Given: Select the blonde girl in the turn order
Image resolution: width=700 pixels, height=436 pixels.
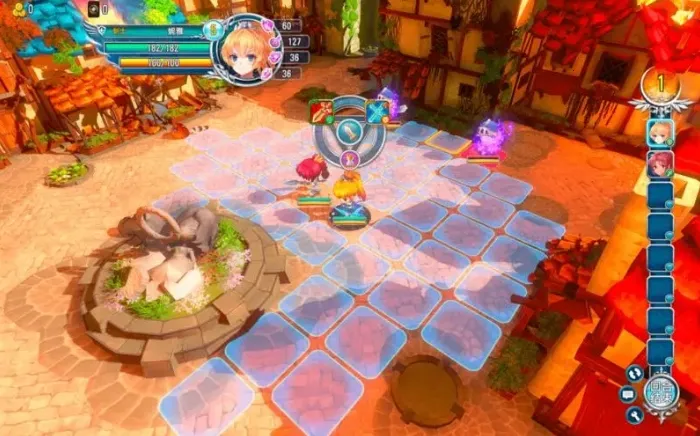Looking at the screenshot, I should (660, 133).
